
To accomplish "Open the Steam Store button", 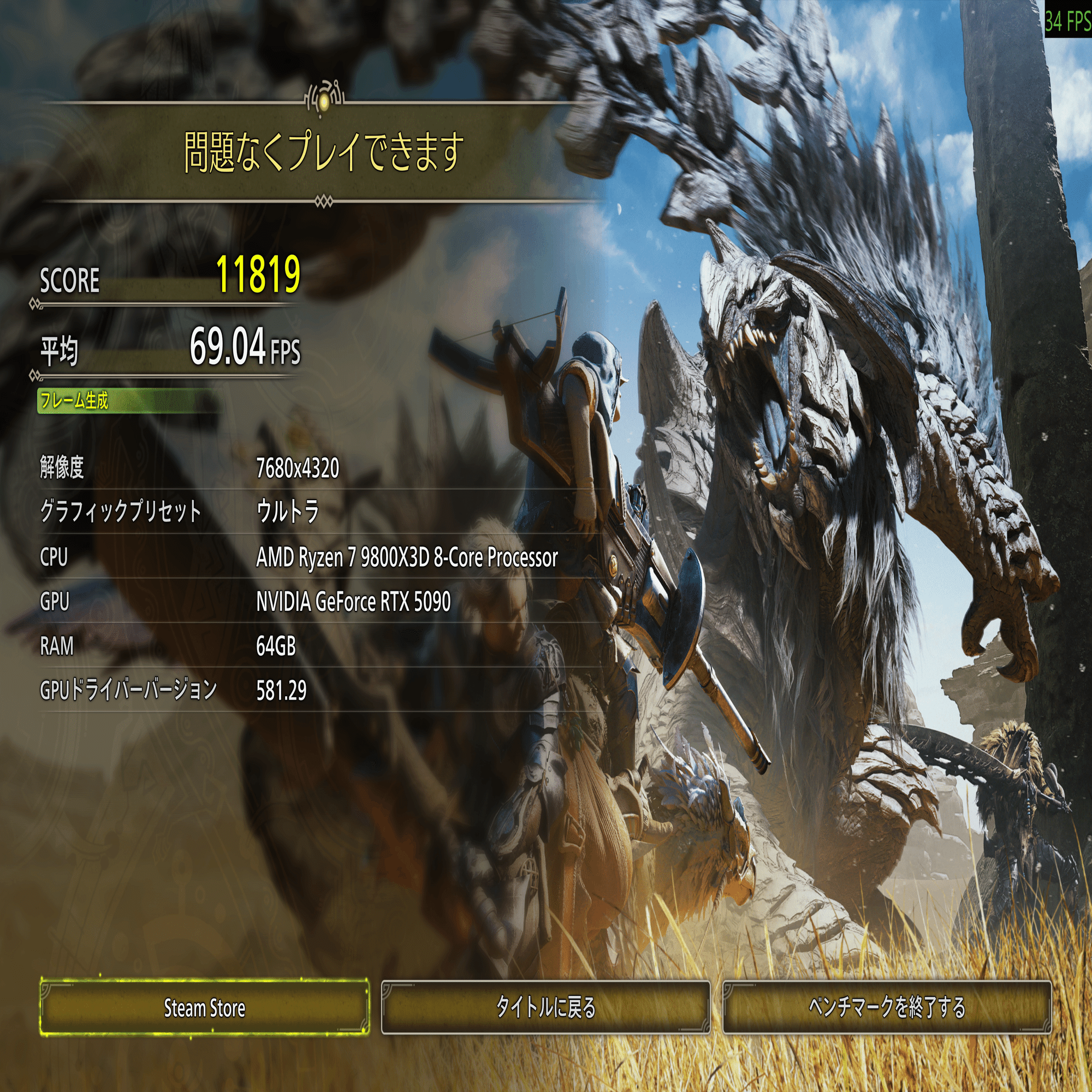I will tap(204, 1007).
